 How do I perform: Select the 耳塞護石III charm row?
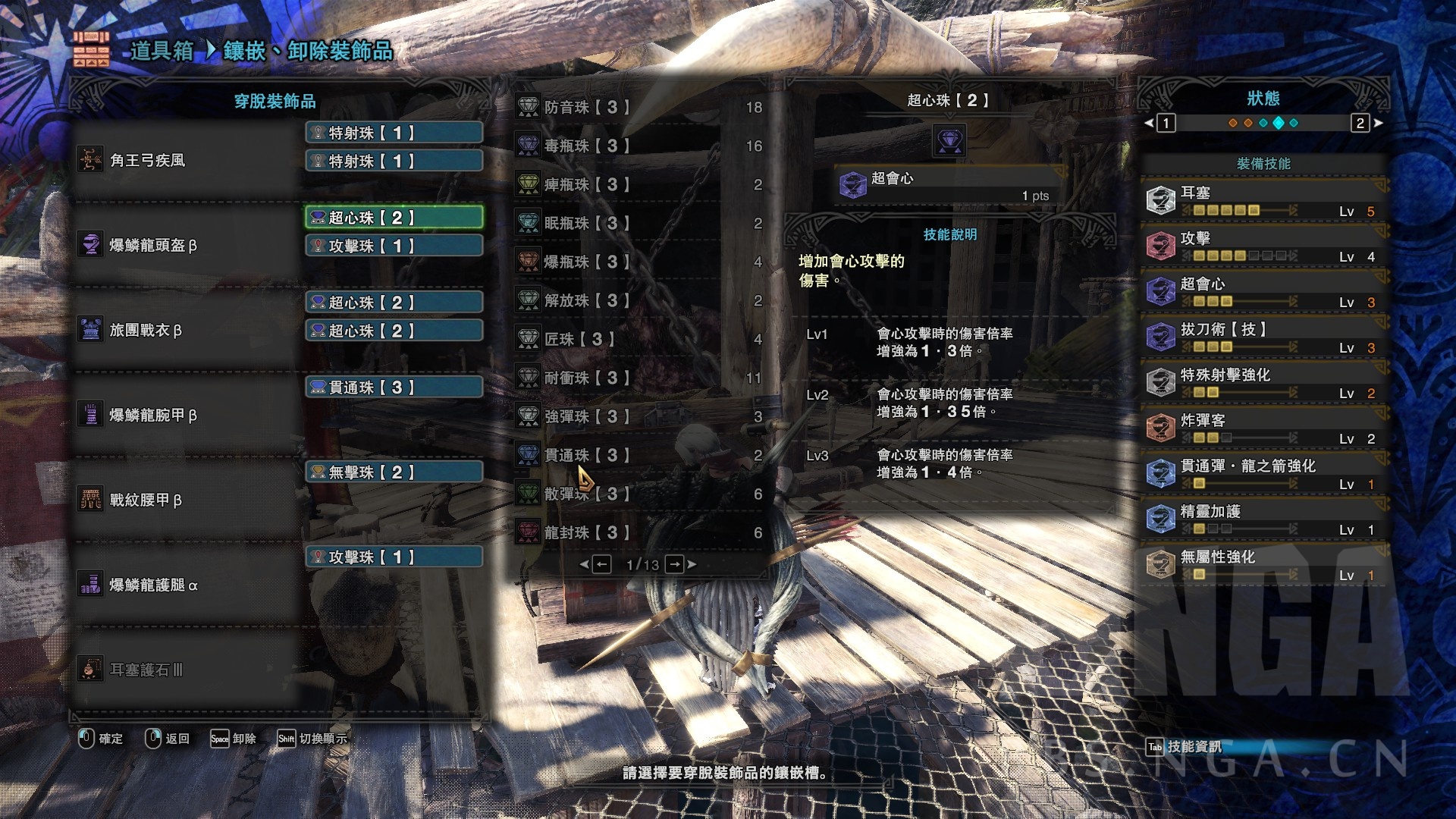(x=146, y=670)
